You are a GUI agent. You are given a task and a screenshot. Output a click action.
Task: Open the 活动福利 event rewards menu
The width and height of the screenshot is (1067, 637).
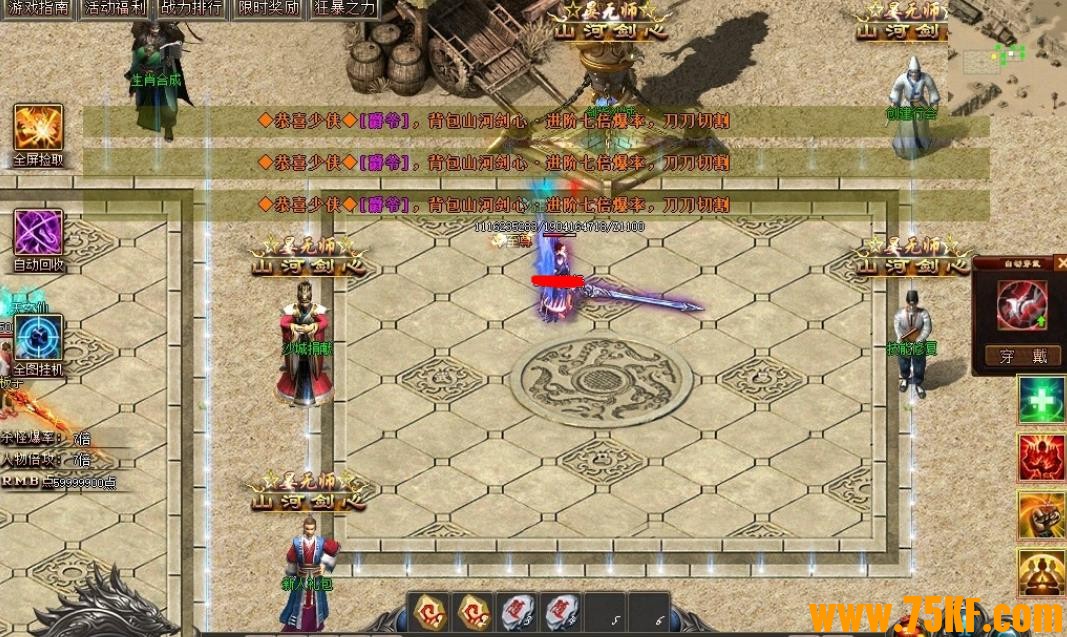[x=116, y=9]
